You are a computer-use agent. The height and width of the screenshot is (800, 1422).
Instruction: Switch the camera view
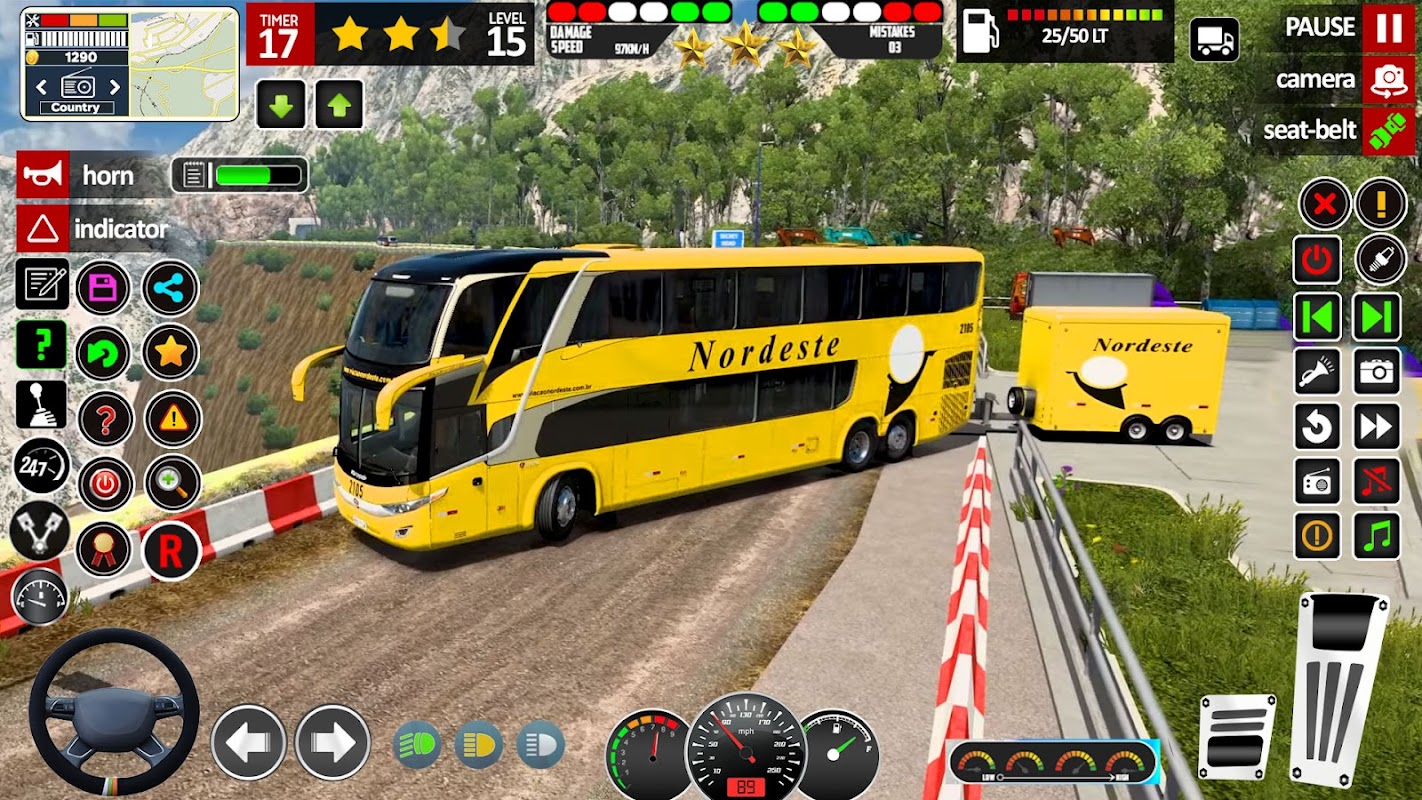tap(1388, 80)
